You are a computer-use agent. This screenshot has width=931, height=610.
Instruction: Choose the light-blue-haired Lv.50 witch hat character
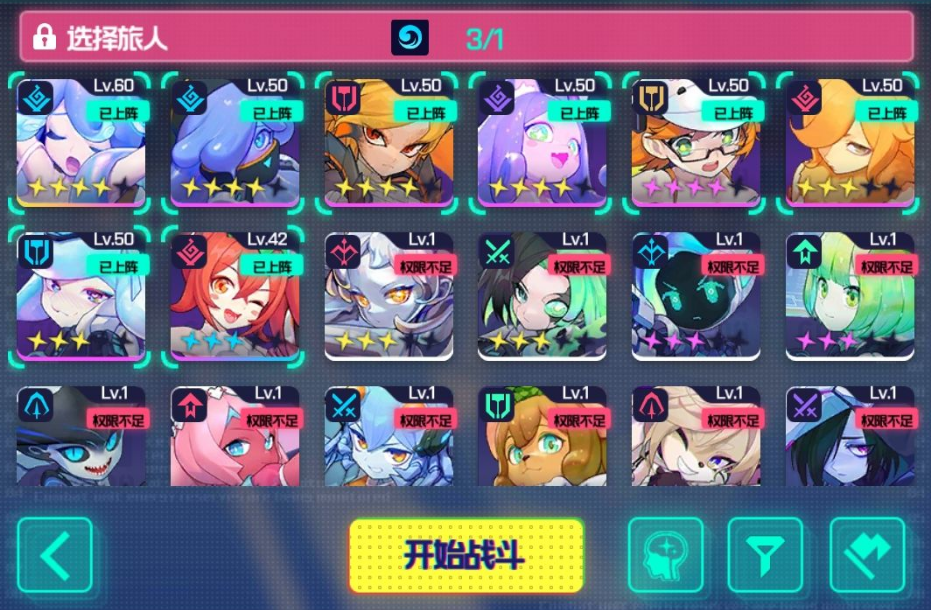[x=81, y=297]
